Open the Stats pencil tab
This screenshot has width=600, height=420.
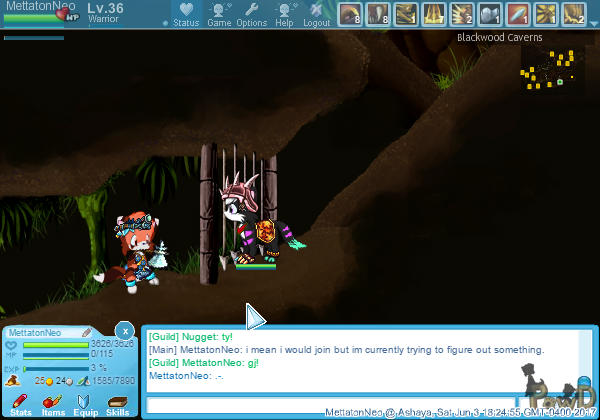click(20, 404)
